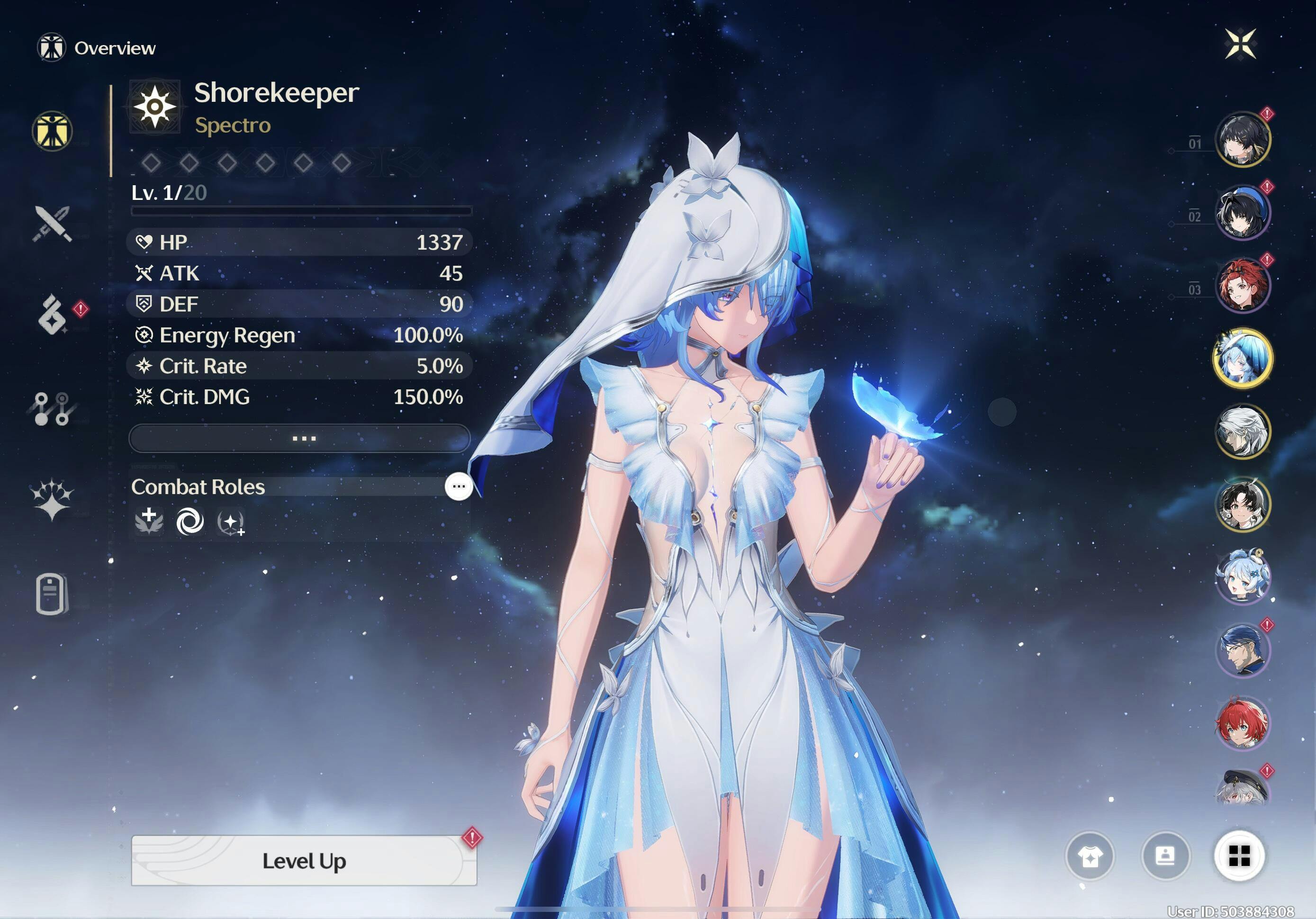Open the four-square grid view button

tap(1239, 856)
